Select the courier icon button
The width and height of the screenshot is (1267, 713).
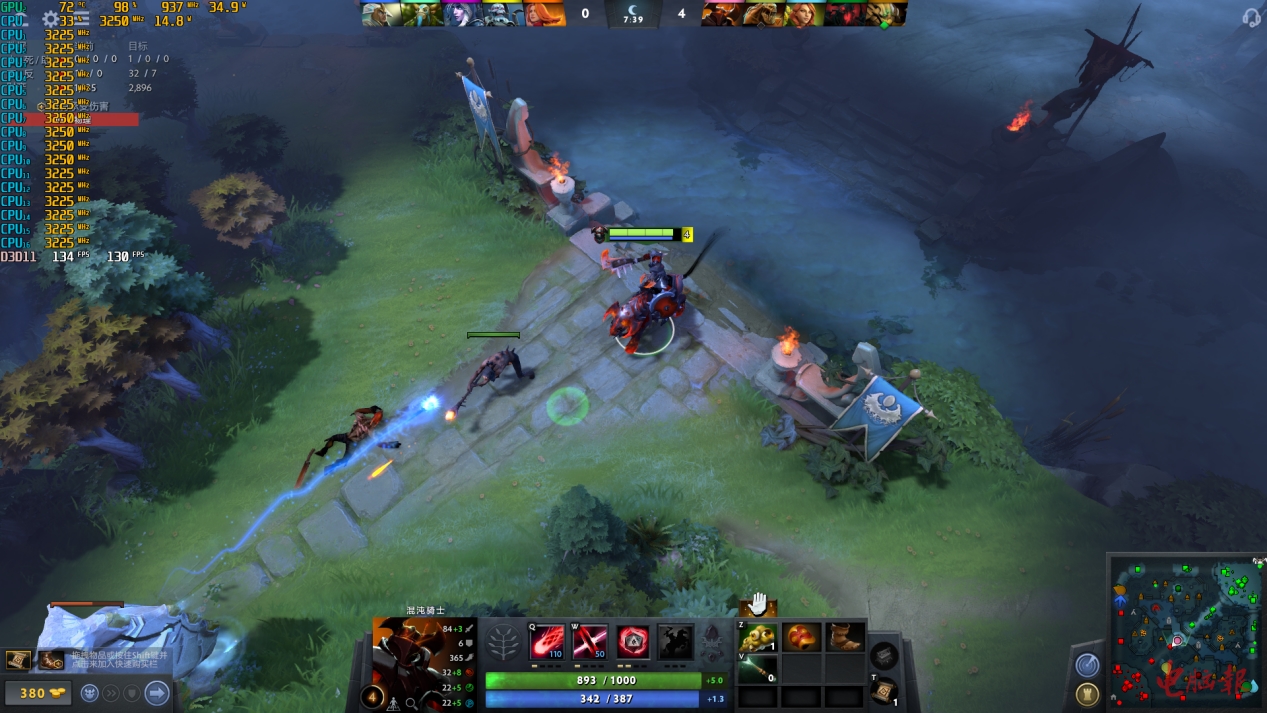click(90, 692)
